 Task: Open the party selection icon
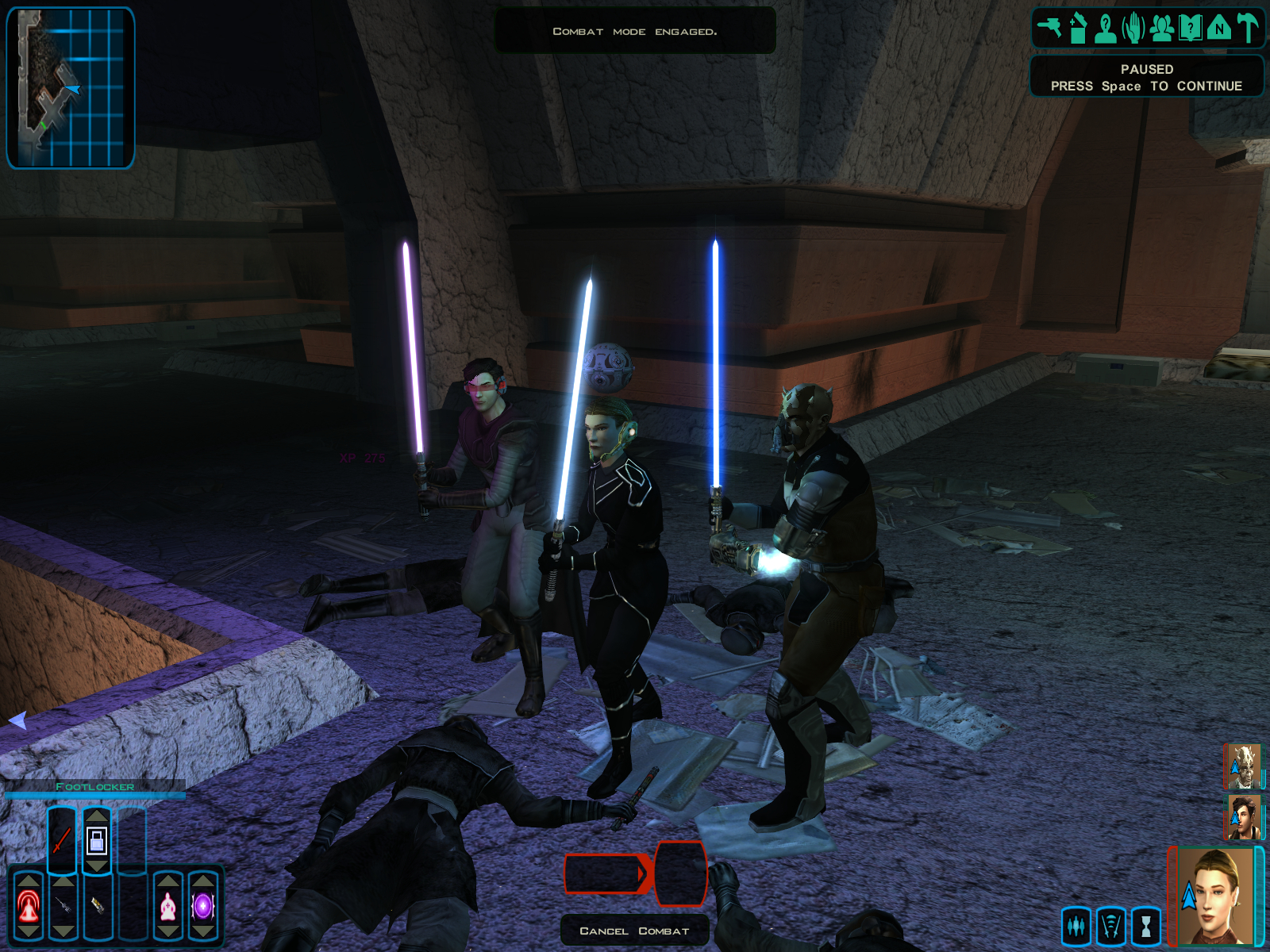tap(1162, 28)
